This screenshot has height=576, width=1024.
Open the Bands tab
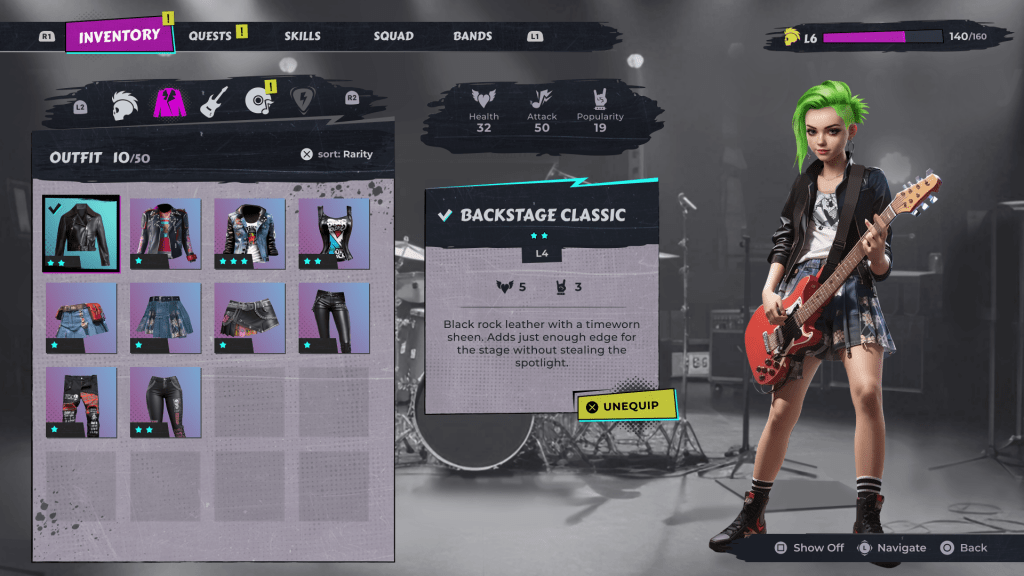coord(472,36)
